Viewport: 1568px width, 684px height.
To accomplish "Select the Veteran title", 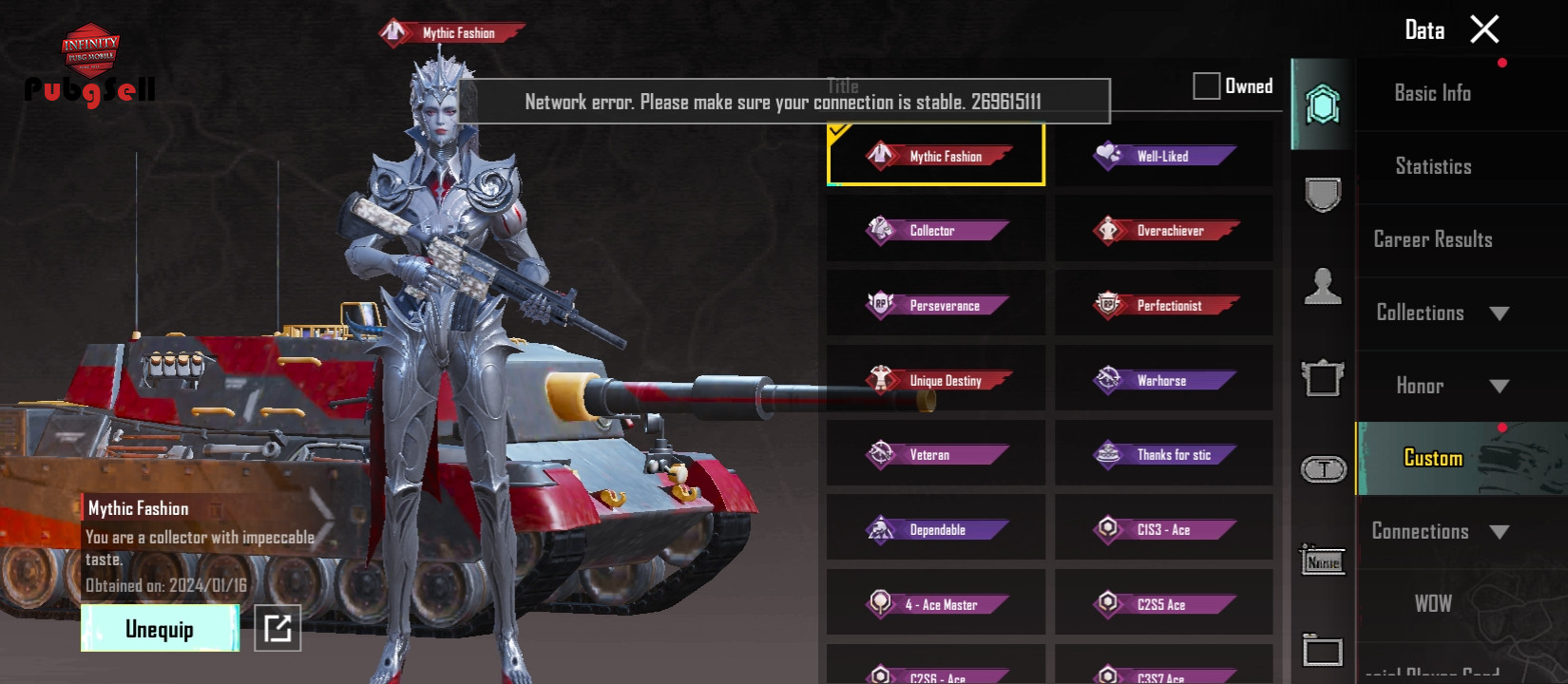I will [936, 455].
